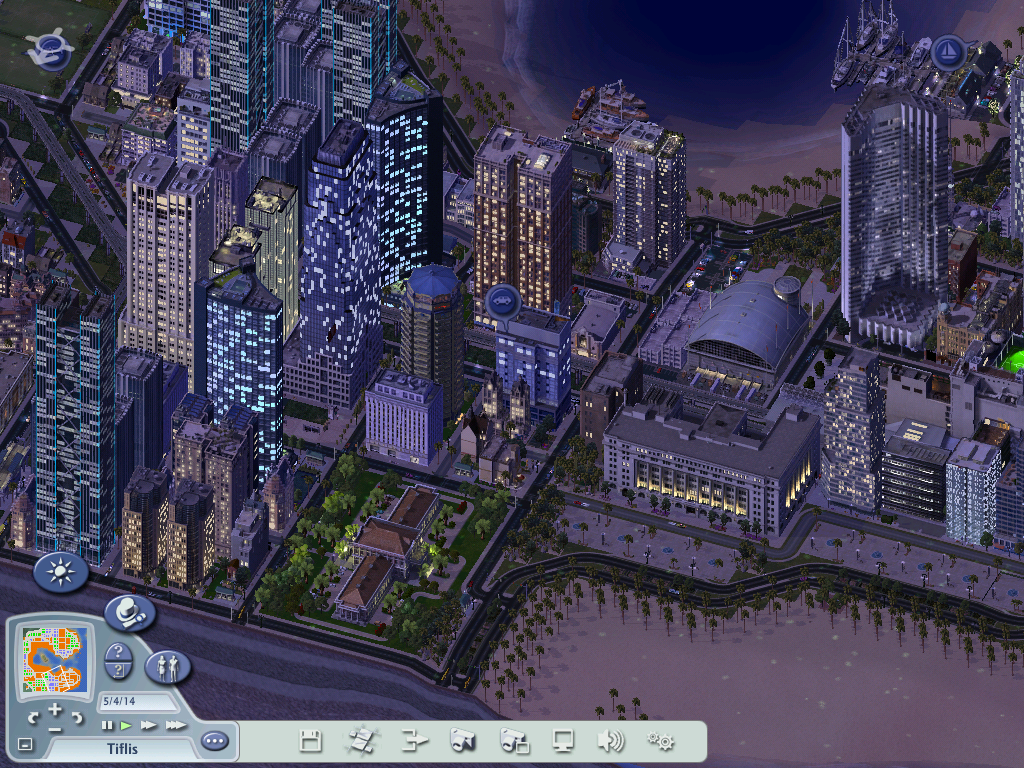Collapse the control panel with the minimize button
The height and width of the screenshot is (768, 1024).
[x=25, y=744]
